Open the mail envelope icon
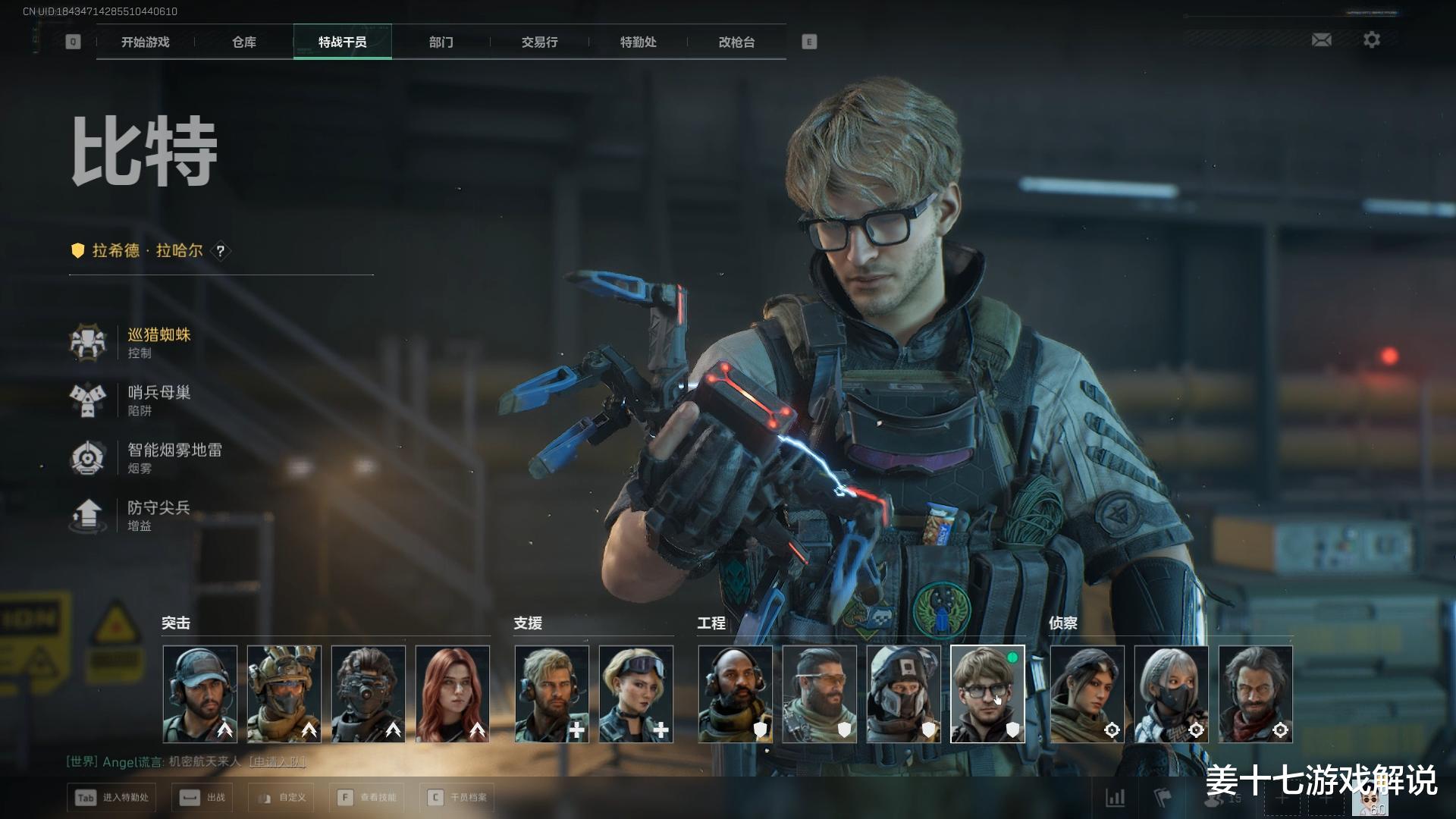This screenshot has height=819, width=1456. click(x=1321, y=40)
